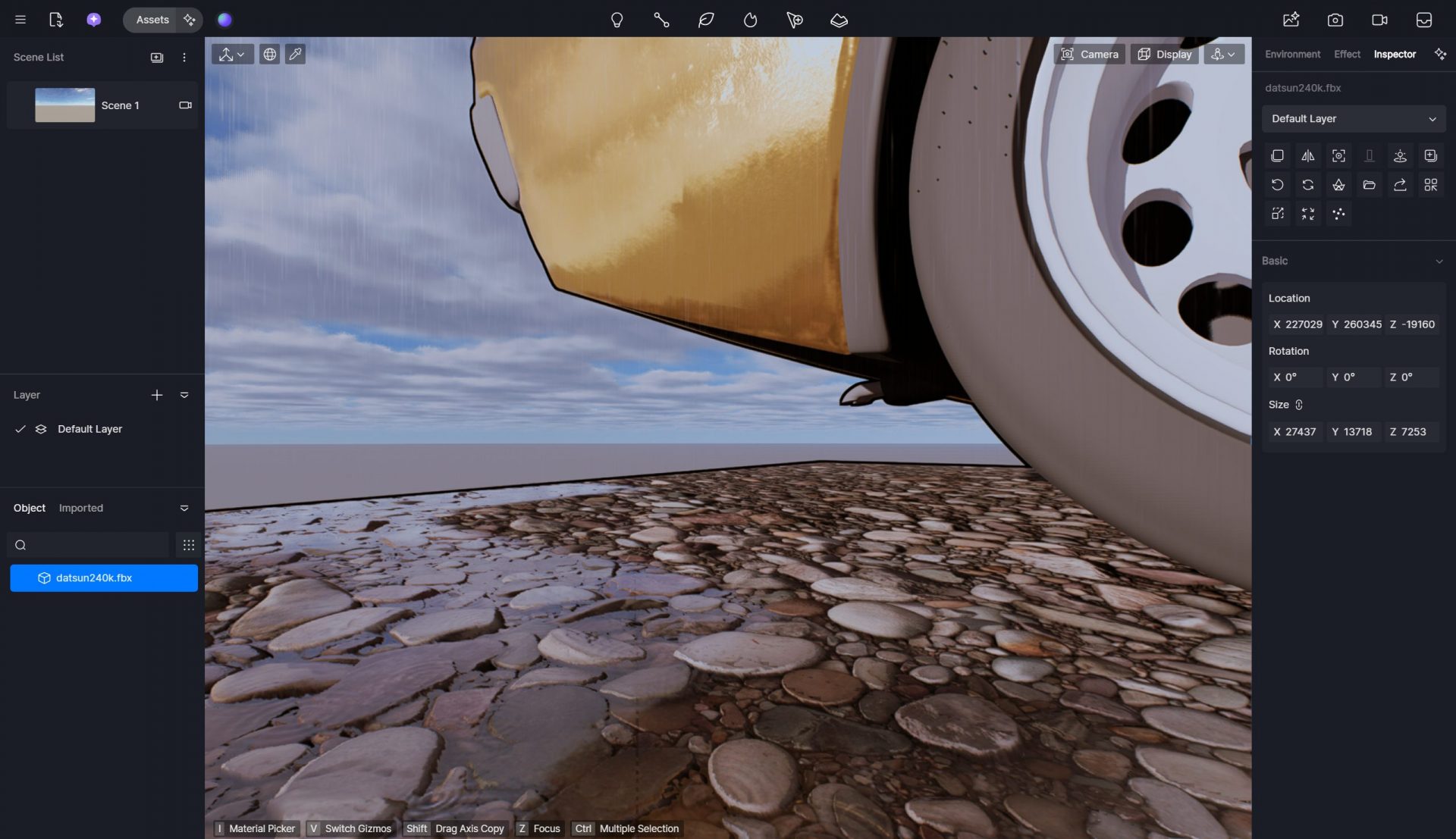The height and width of the screenshot is (839, 1456).
Task: Edit the Location X value field
Action: (x=1303, y=324)
